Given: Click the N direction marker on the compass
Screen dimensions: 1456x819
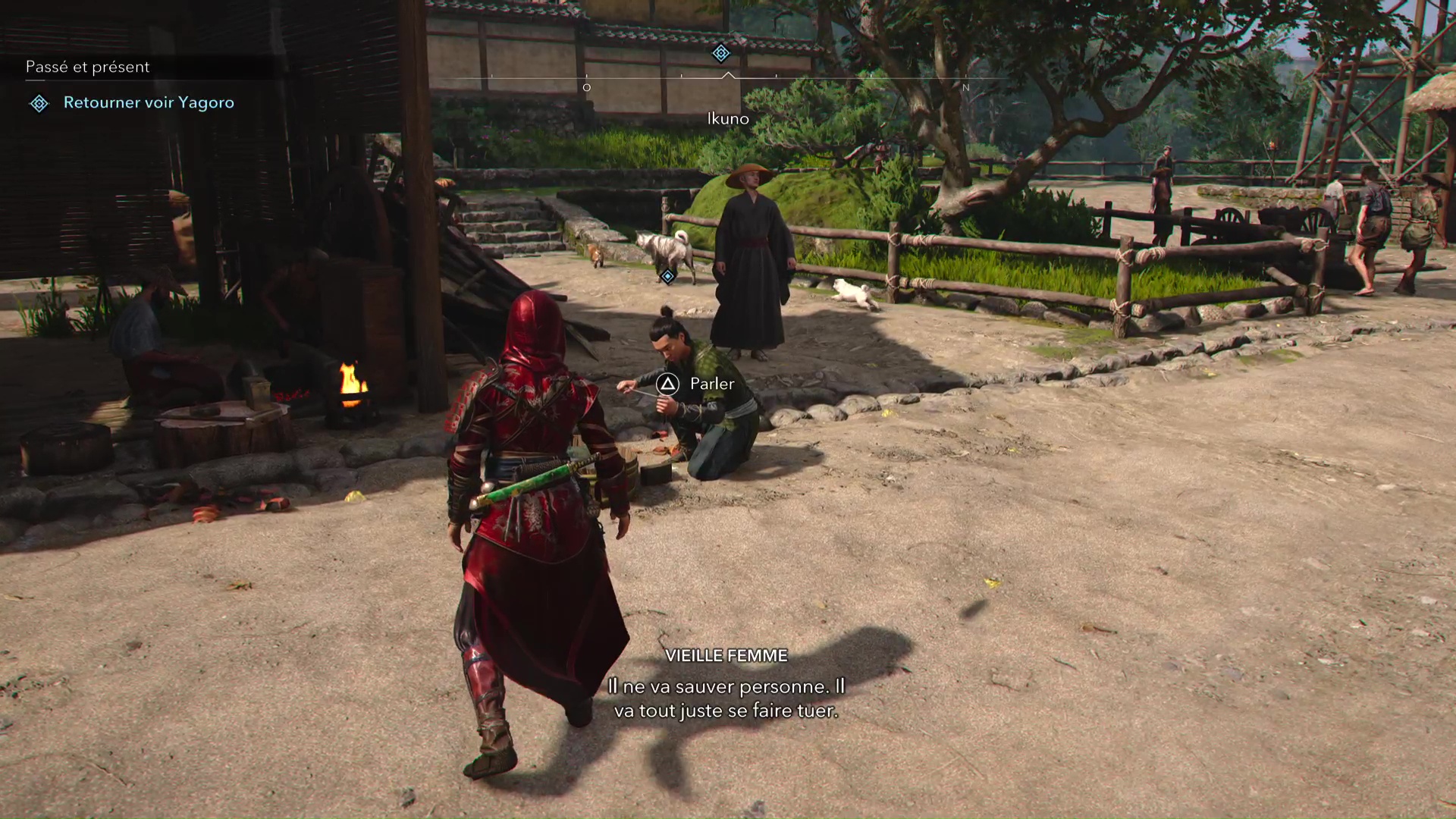Looking at the screenshot, I should point(966,87).
